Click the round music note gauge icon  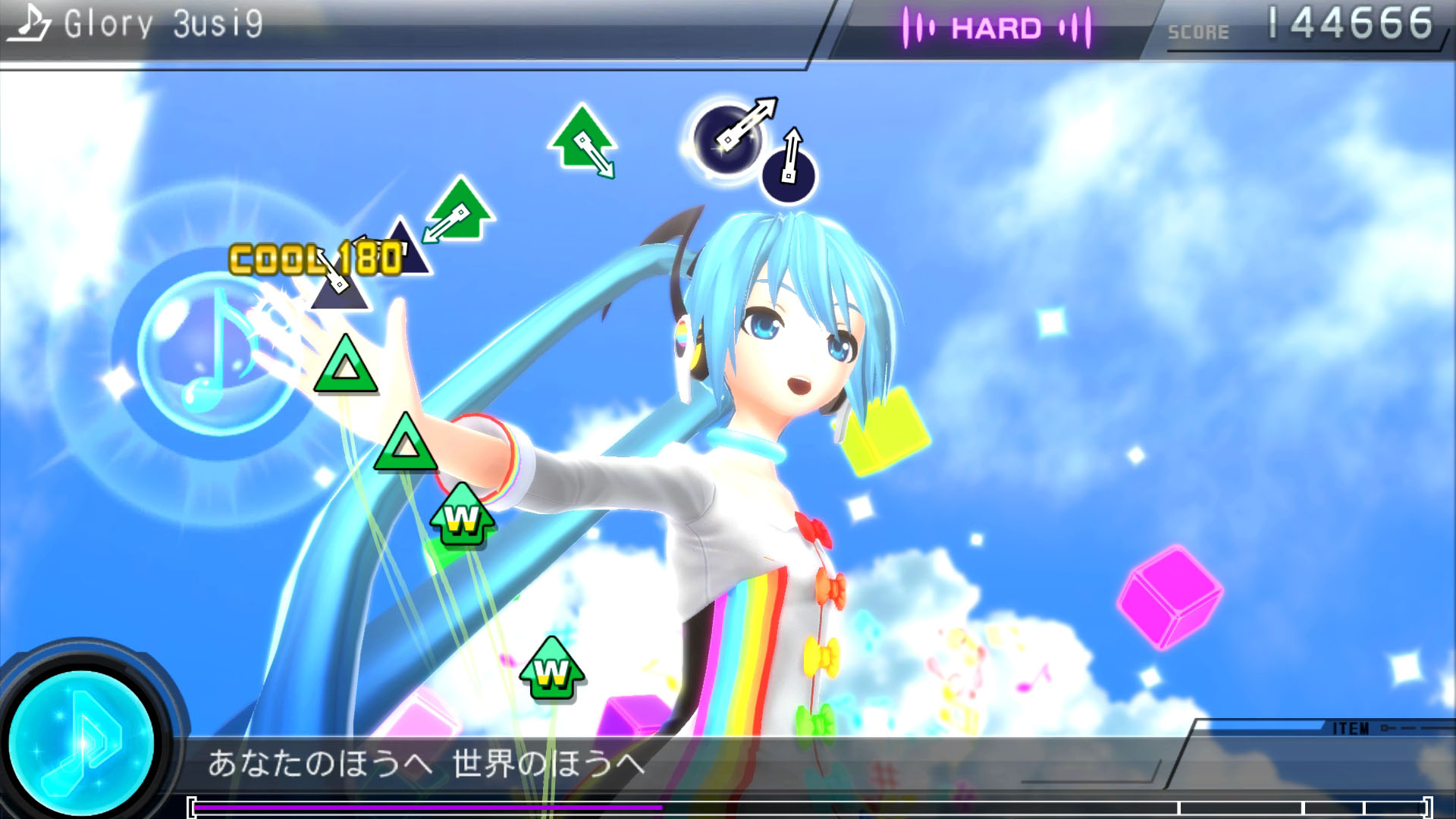[82, 742]
